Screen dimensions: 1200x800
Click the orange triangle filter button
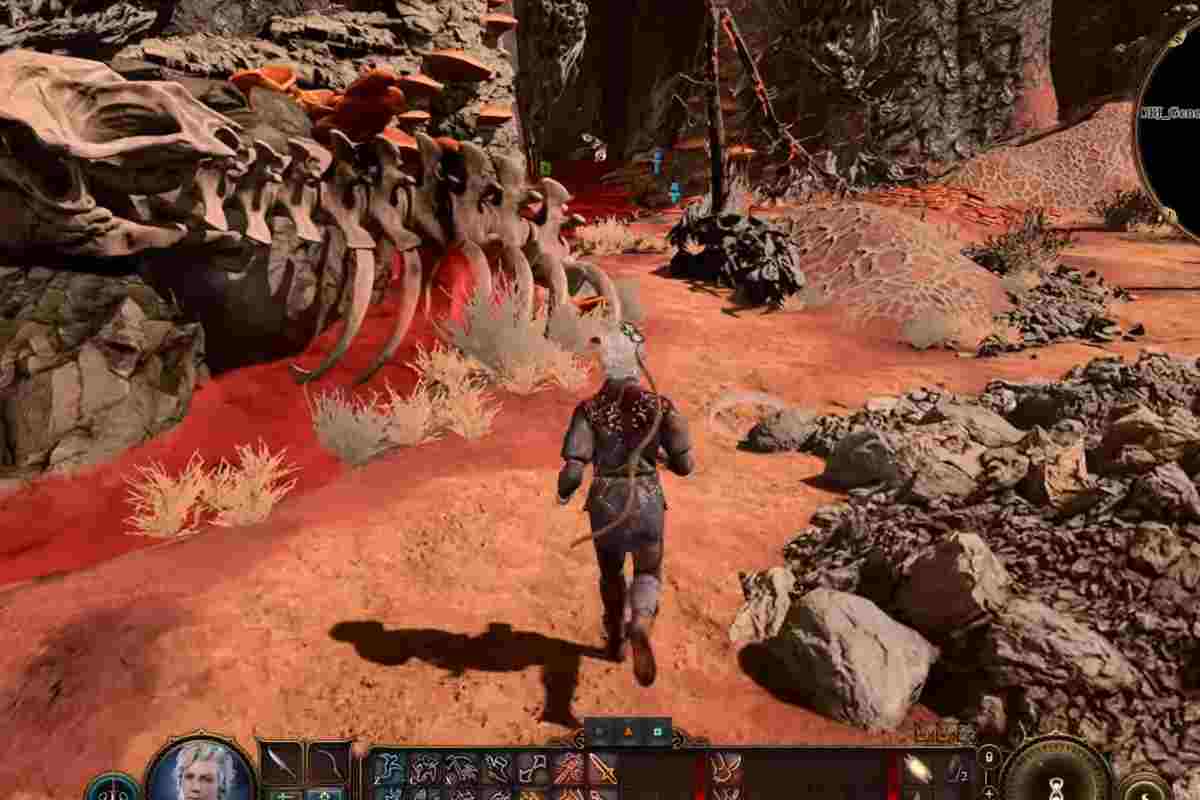628,732
